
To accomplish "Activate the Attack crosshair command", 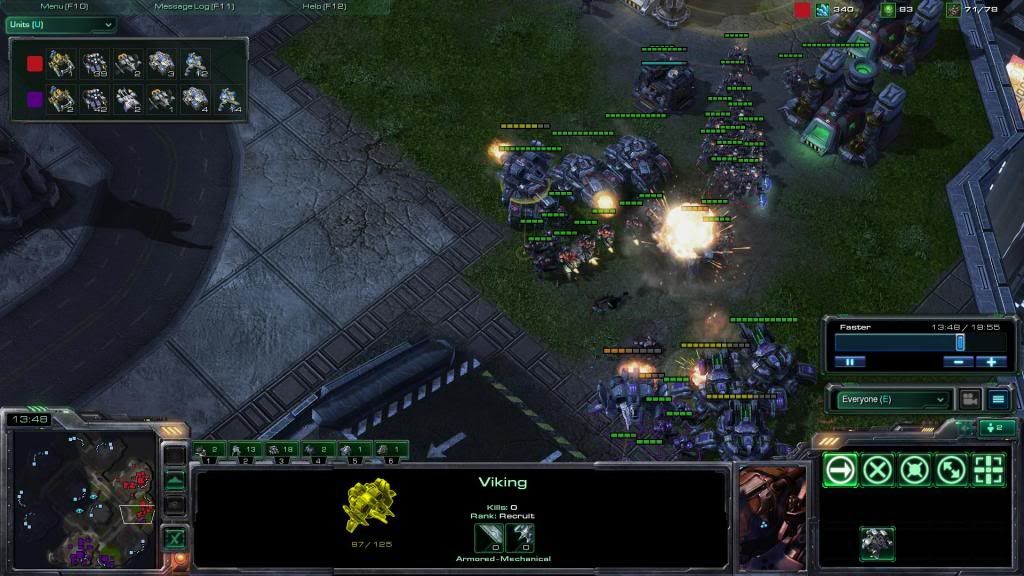I will tap(988, 470).
